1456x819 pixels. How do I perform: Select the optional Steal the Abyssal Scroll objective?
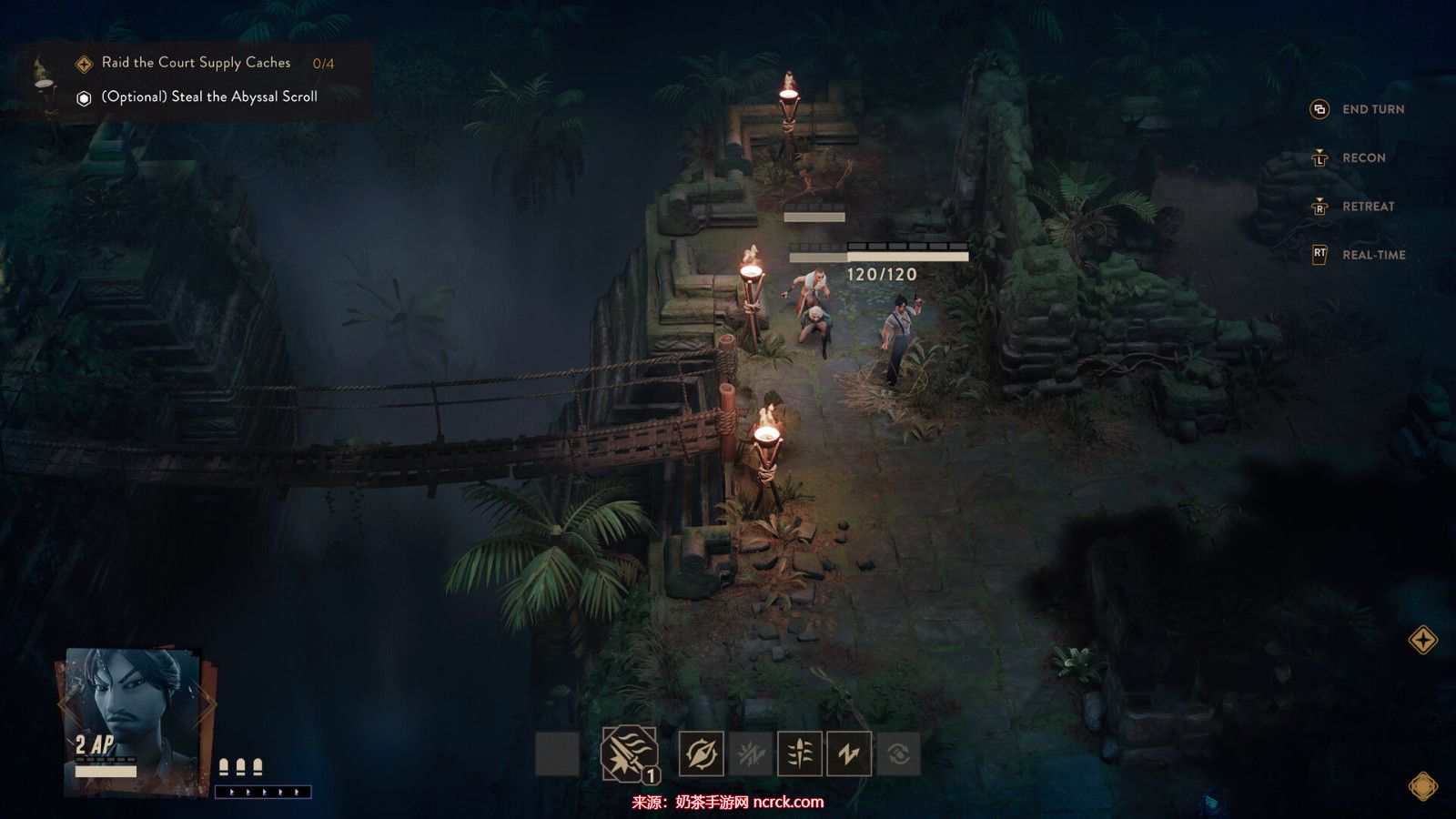click(208, 96)
